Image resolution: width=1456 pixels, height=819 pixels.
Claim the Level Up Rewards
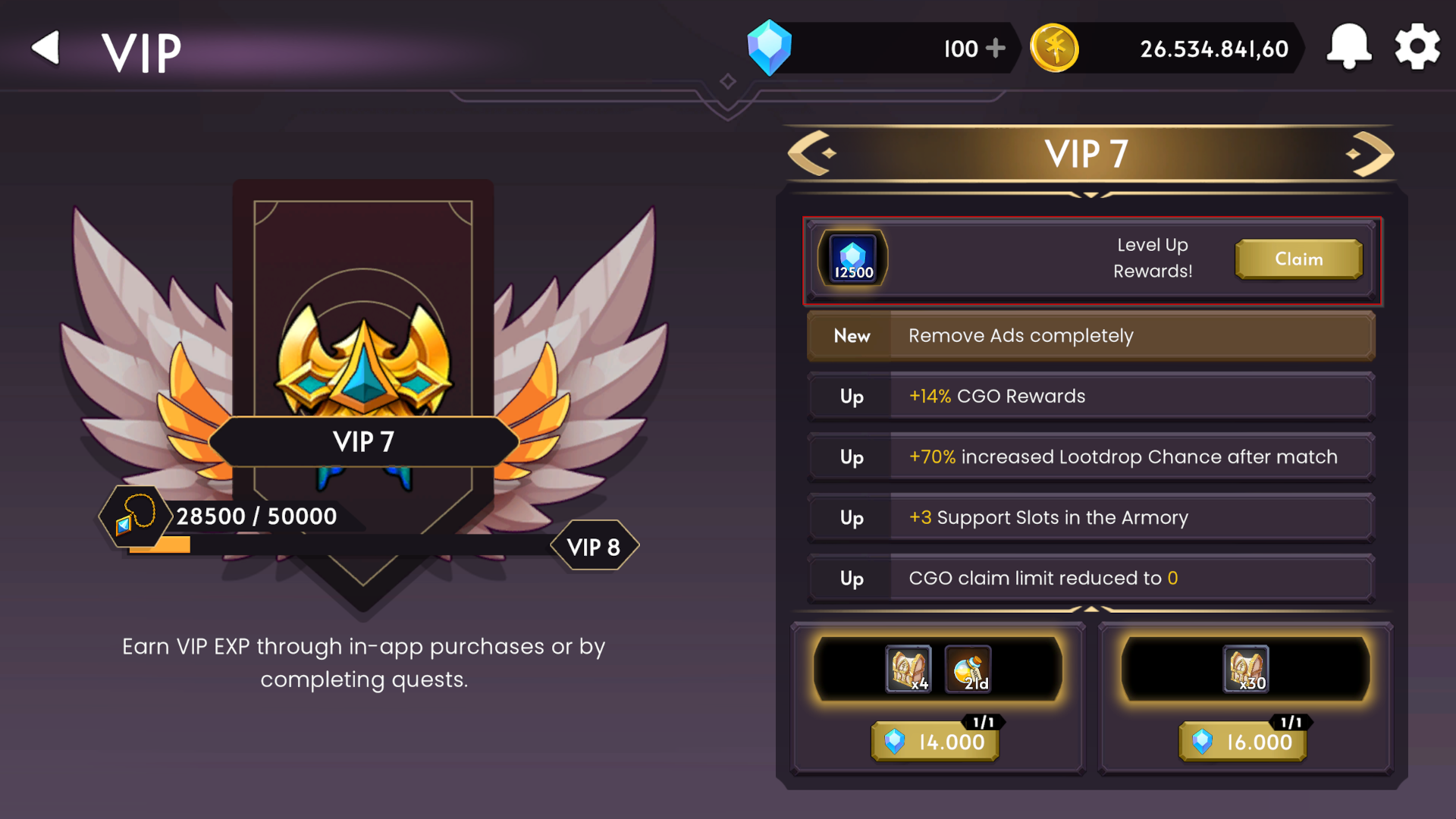point(1298,259)
